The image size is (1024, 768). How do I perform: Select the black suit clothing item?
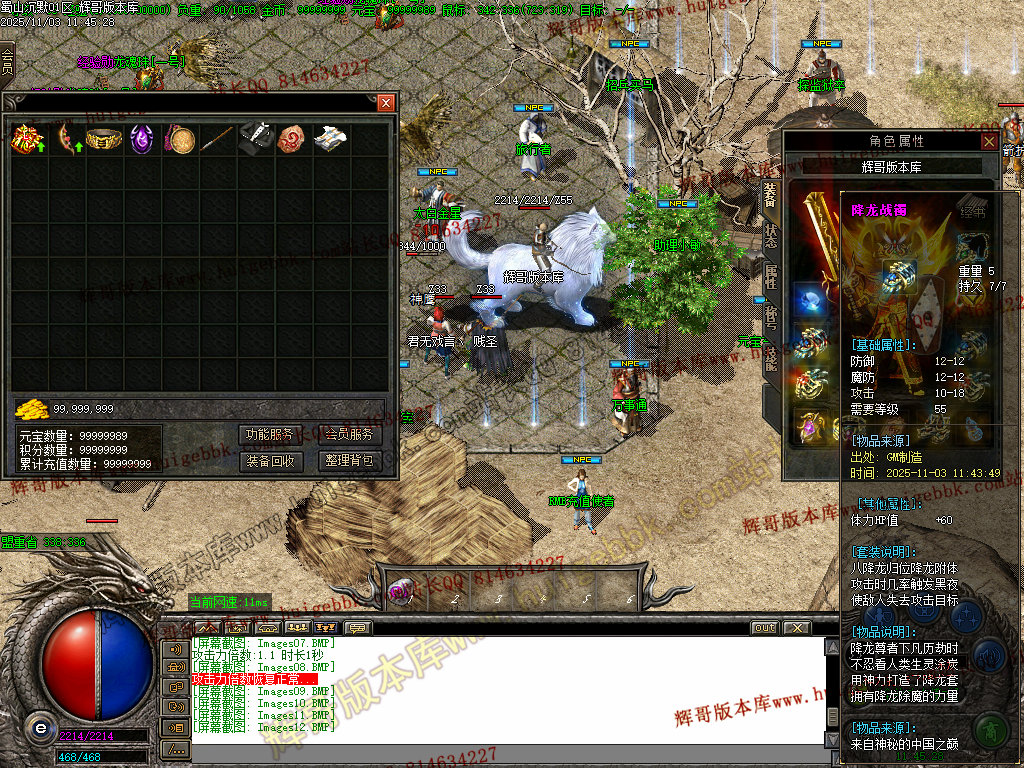[x=255, y=139]
